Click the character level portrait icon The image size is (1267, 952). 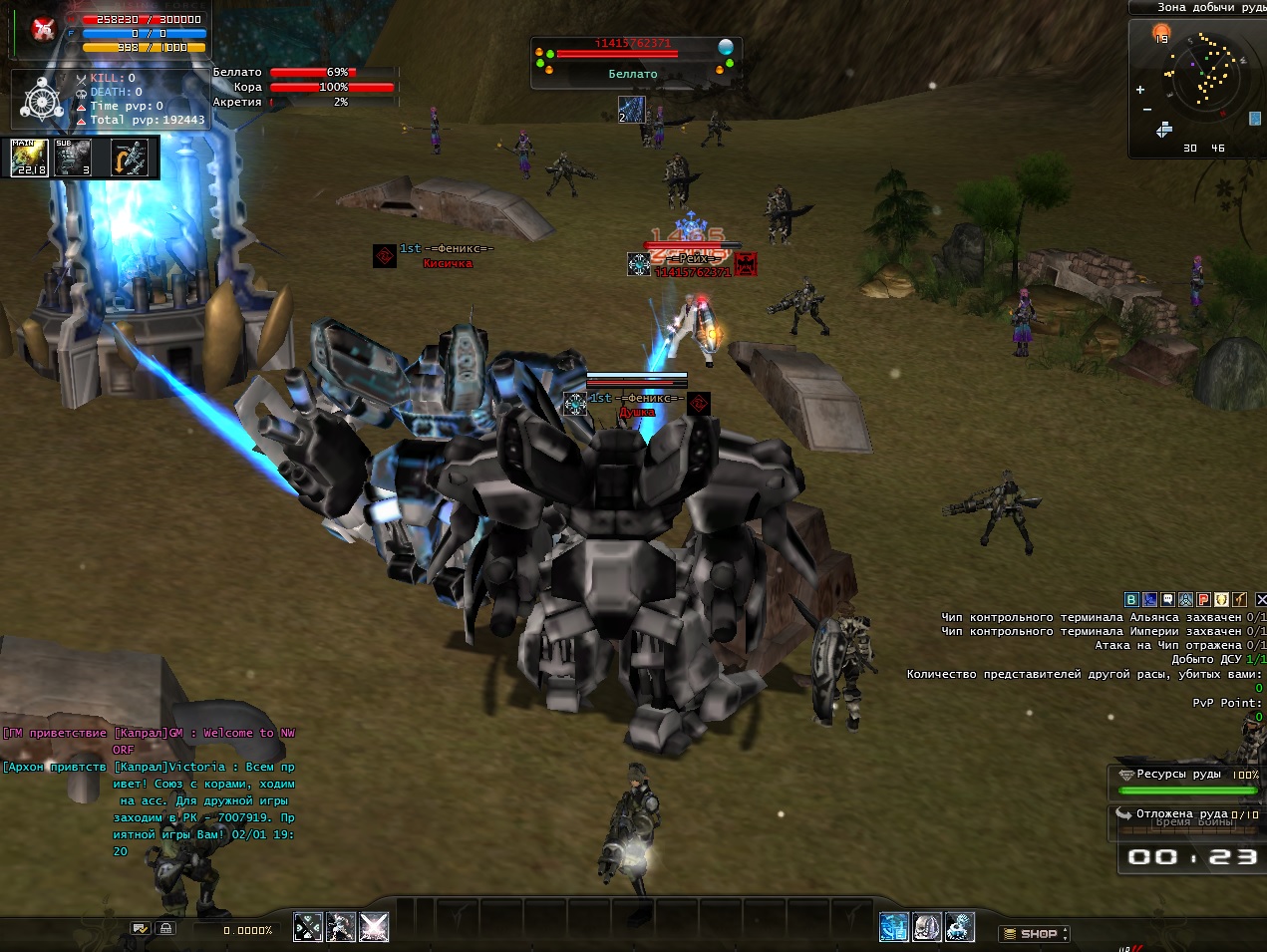[x=42, y=30]
